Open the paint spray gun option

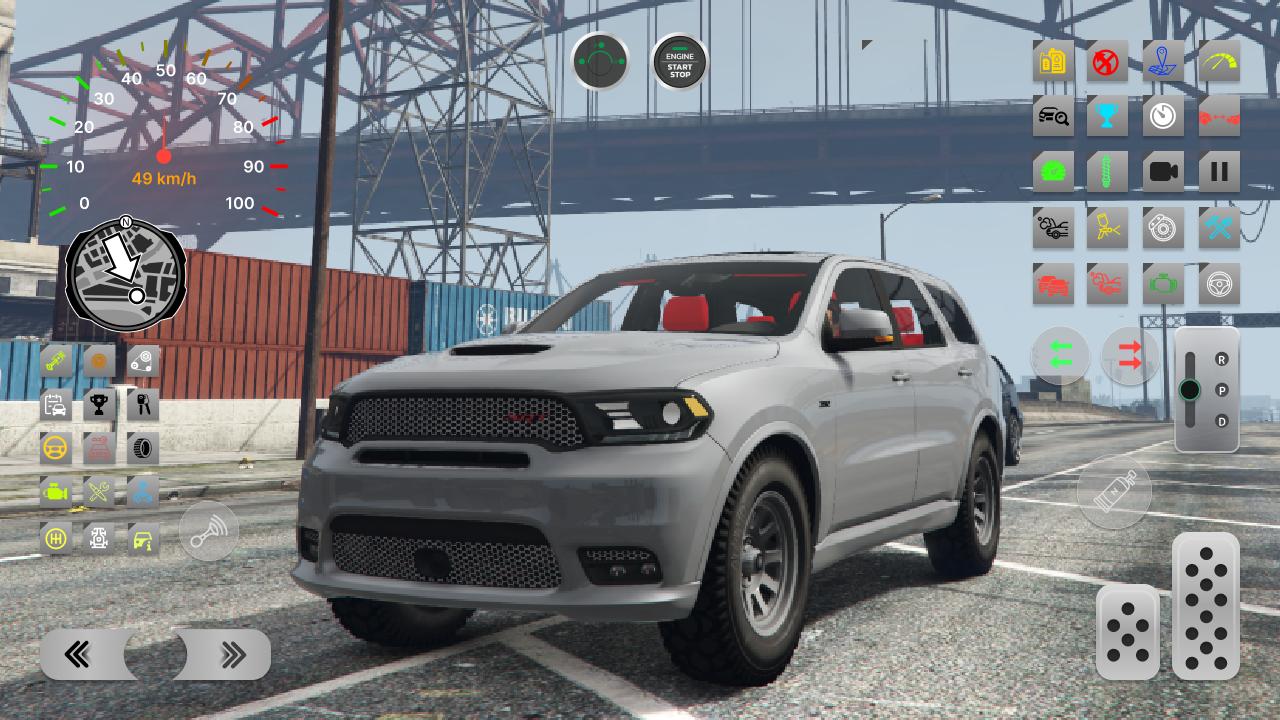(1107, 228)
